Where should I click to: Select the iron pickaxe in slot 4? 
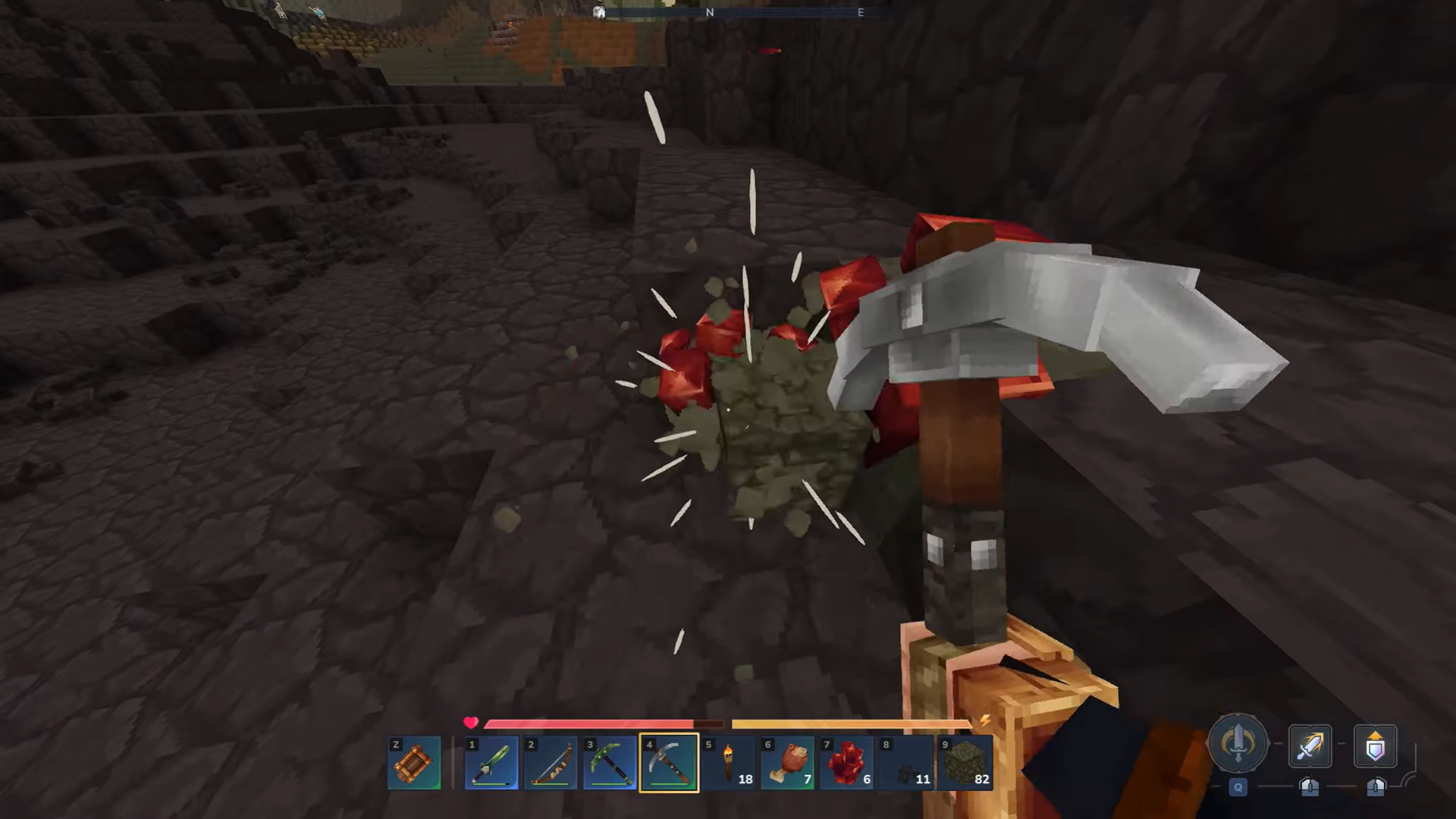669,762
